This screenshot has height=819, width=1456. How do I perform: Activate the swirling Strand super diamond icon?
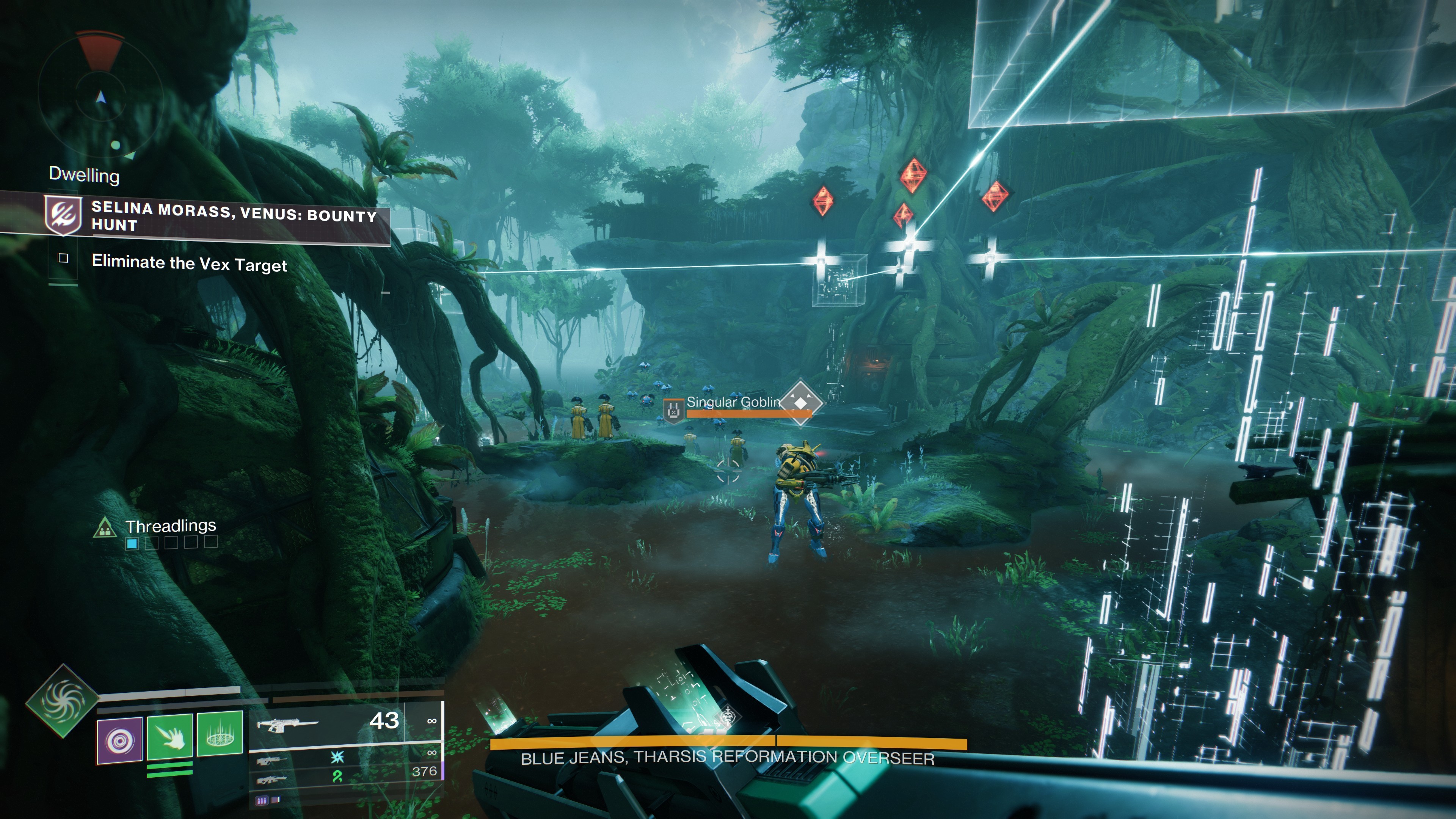62,701
